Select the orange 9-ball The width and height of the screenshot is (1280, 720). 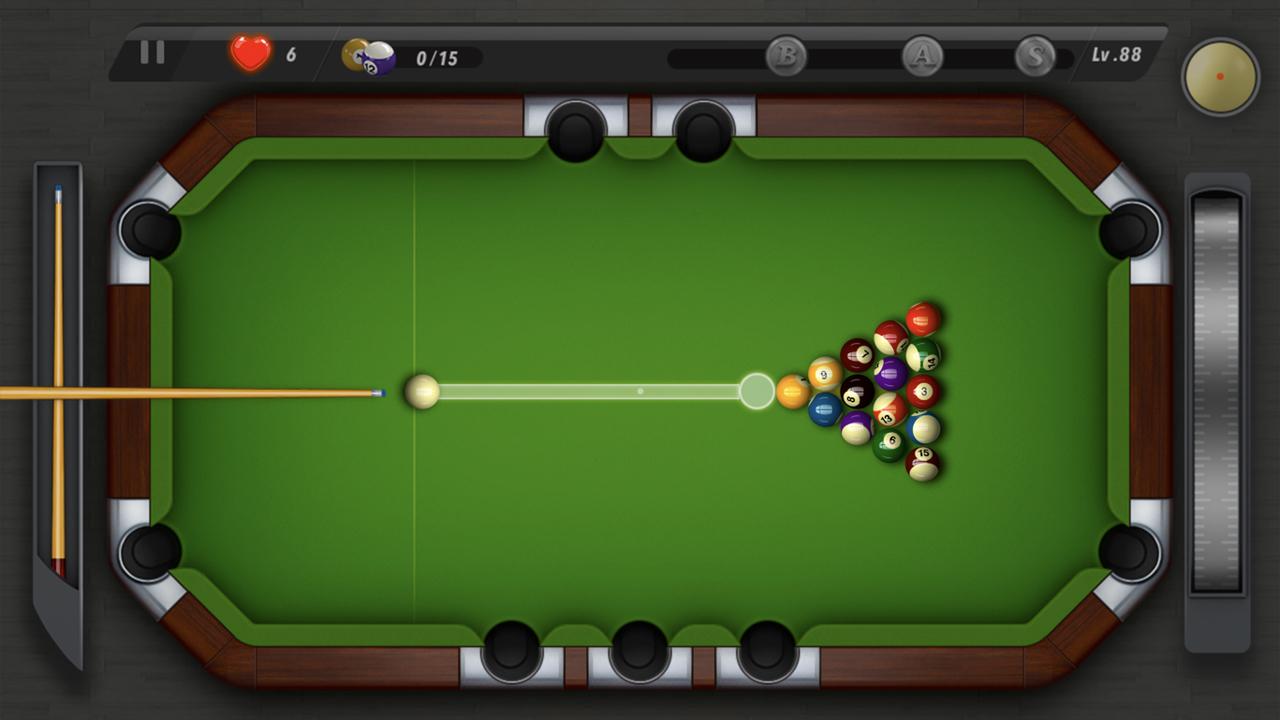click(822, 373)
